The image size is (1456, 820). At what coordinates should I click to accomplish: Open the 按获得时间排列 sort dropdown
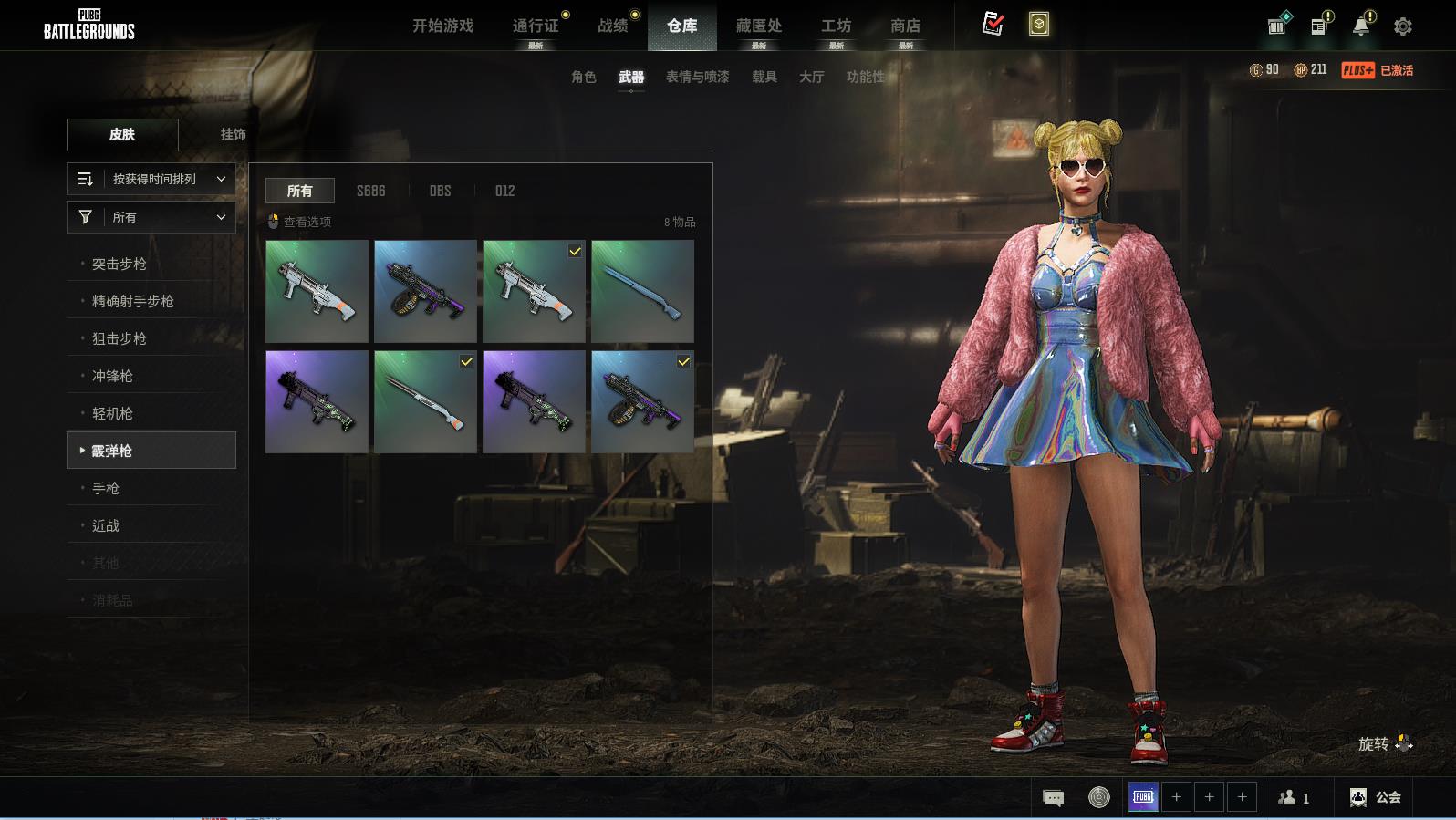click(x=151, y=179)
